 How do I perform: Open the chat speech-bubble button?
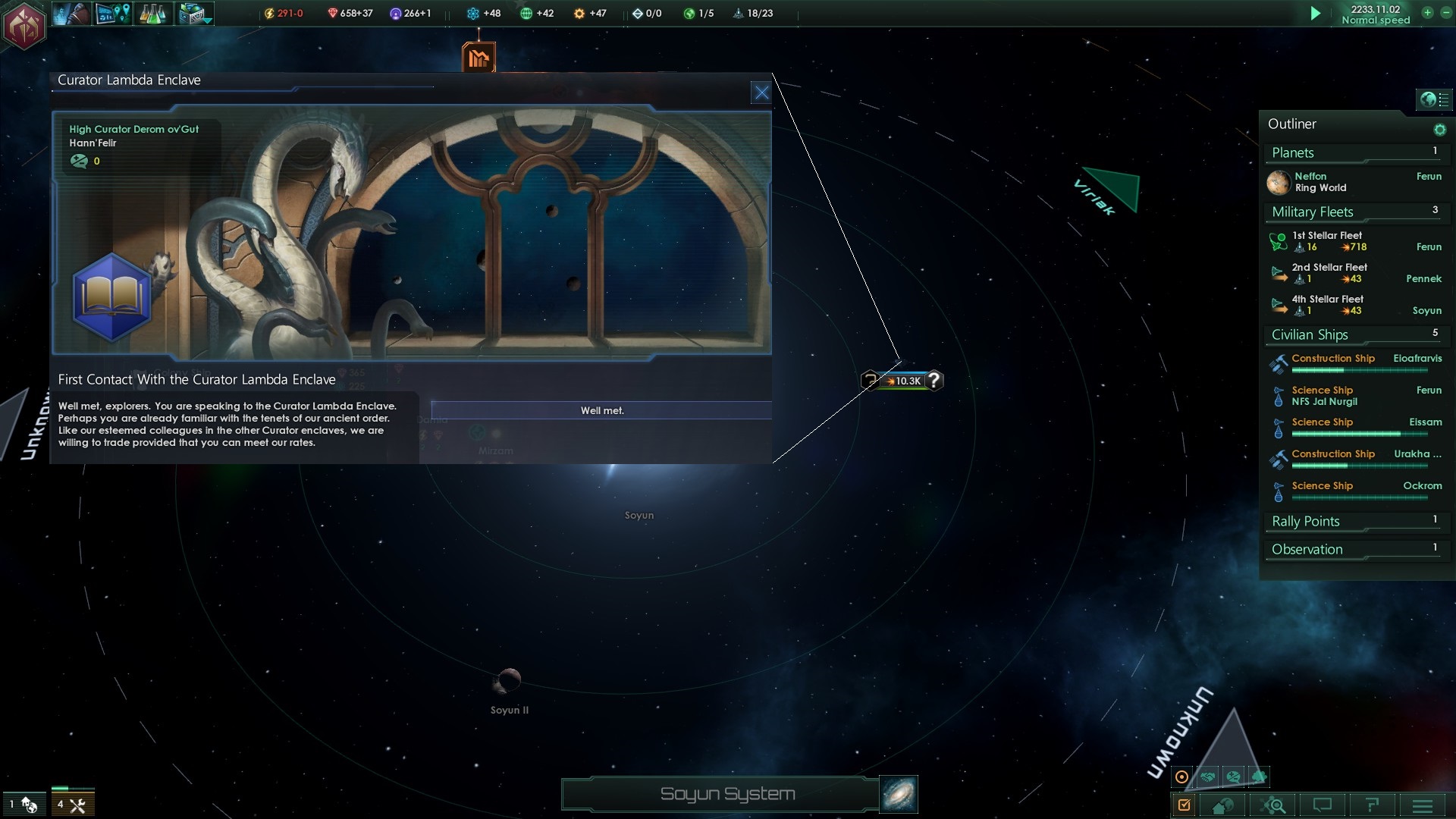[1323, 805]
